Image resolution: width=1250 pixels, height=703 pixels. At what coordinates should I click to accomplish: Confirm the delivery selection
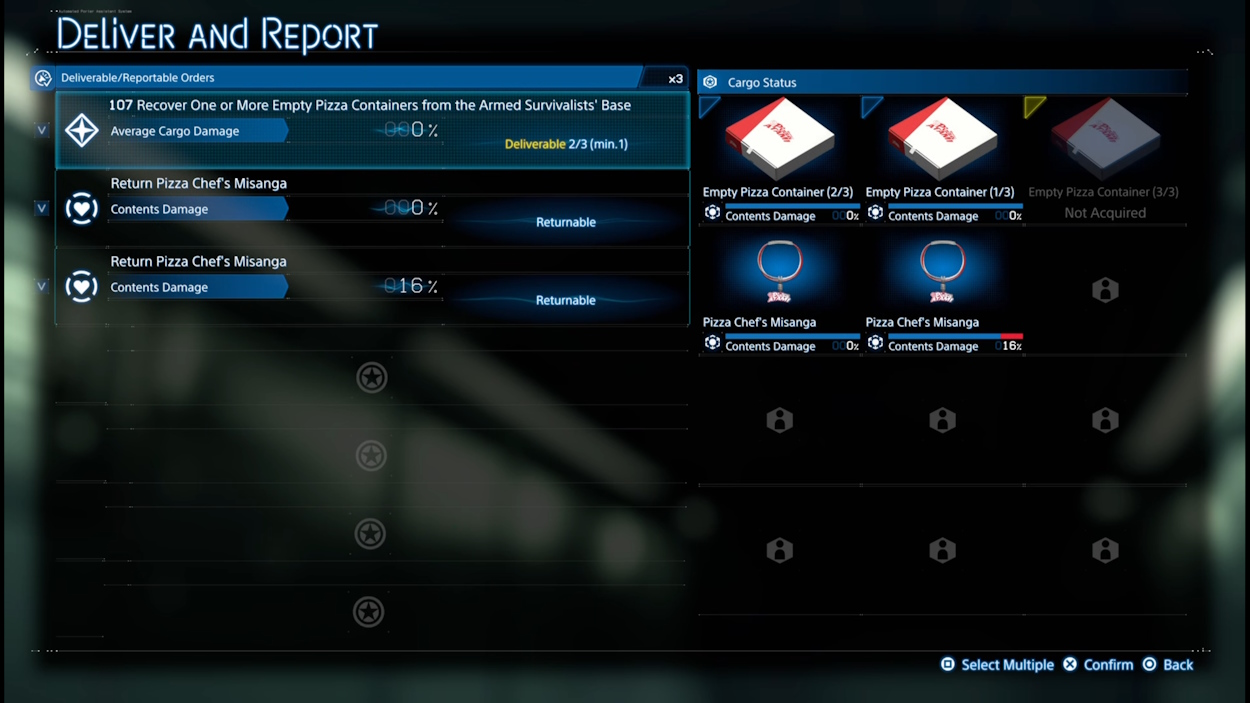click(1098, 665)
